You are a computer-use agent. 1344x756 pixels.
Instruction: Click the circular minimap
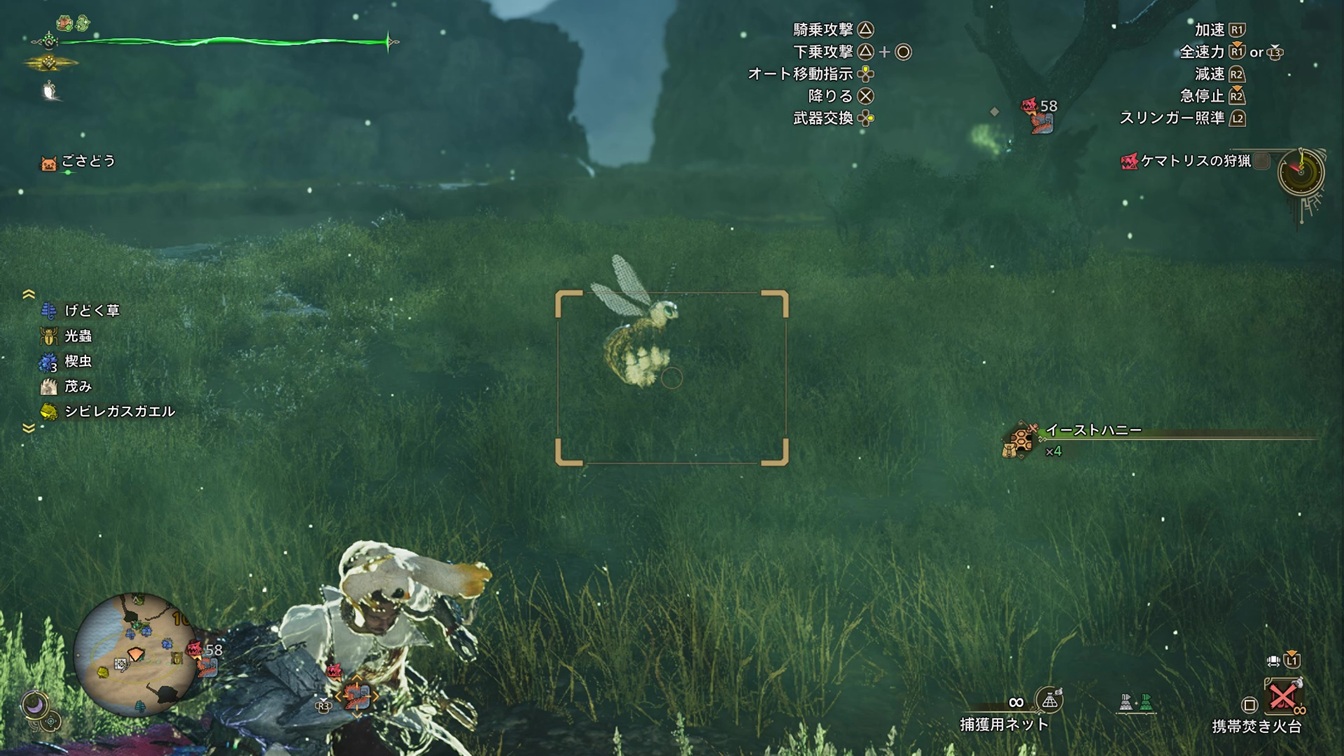coord(137,653)
